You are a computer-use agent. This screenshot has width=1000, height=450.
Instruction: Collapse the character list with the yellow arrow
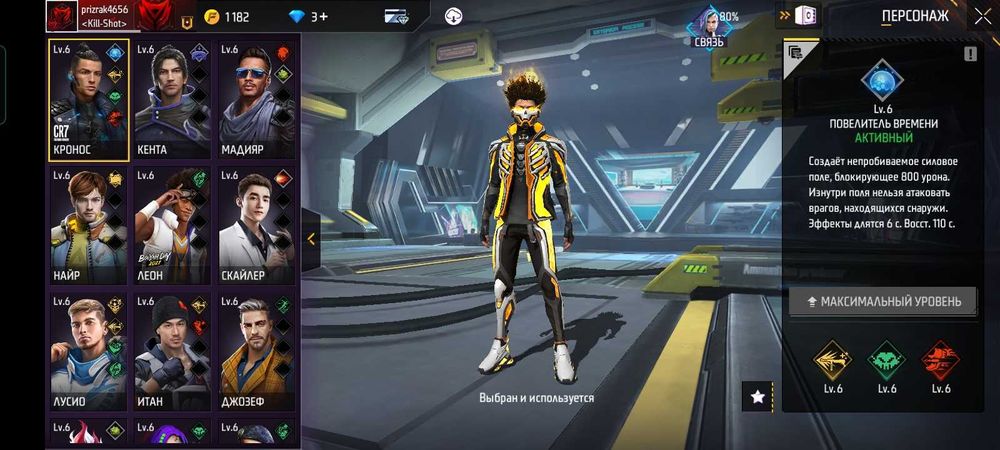tap(311, 239)
